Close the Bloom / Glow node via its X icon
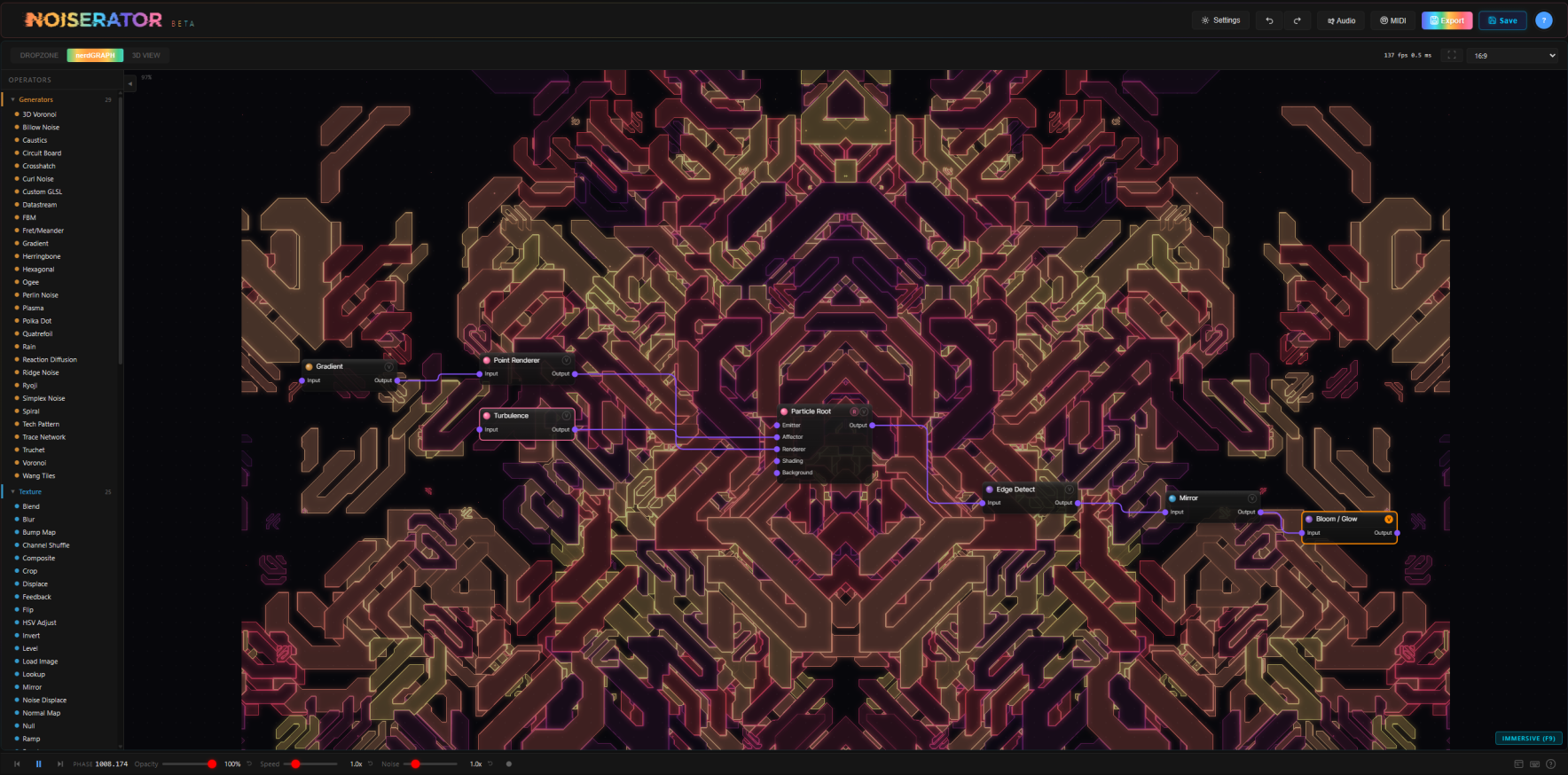The height and width of the screenshot is (775, 1568). pos(1389,519)
